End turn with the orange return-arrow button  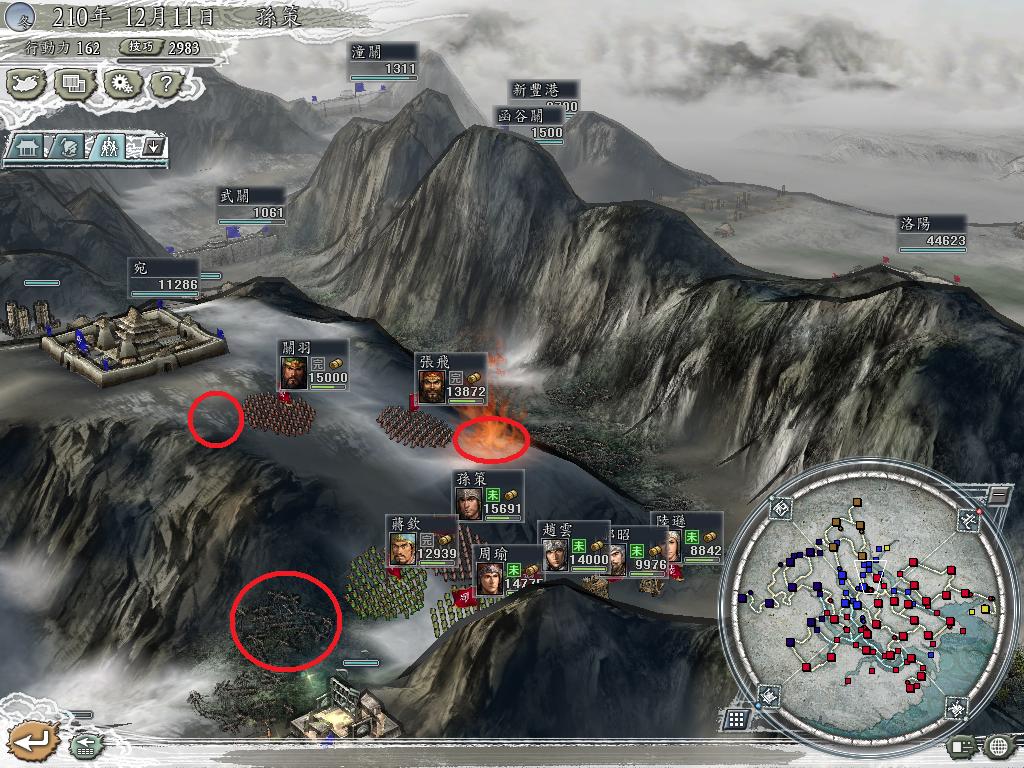coord(33,742)
